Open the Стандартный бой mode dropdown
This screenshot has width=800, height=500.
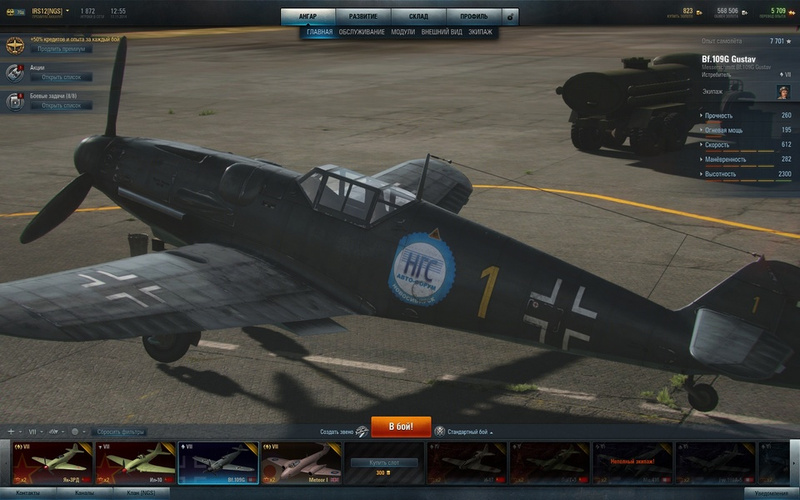(x=469, y=431)
